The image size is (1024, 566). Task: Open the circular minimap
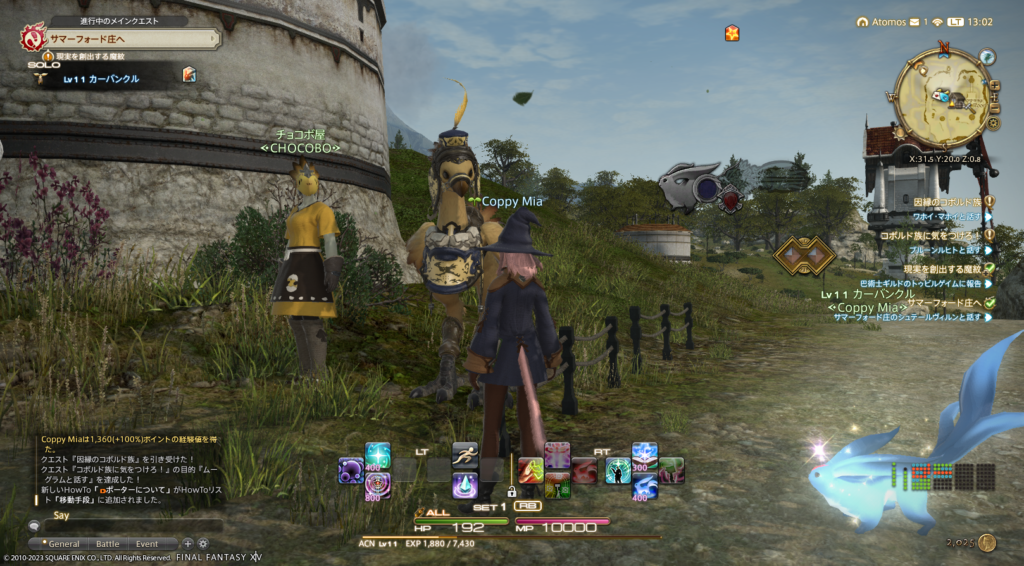pyautogui.click(x=942, y=98)
